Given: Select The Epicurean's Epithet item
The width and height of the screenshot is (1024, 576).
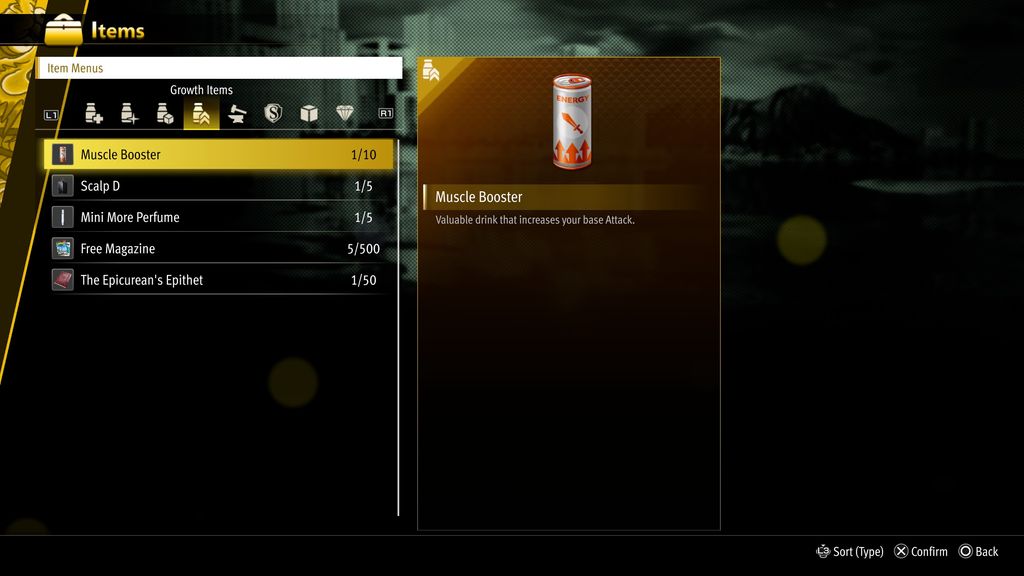Looking at the screenshot, I should click(220, 280).
